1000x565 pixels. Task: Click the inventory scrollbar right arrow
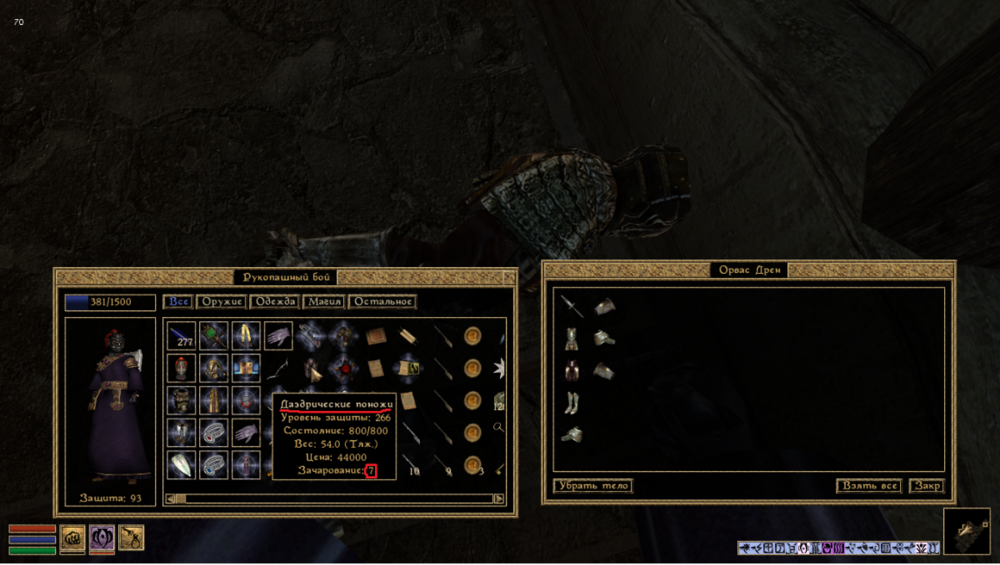coord(498,498)
